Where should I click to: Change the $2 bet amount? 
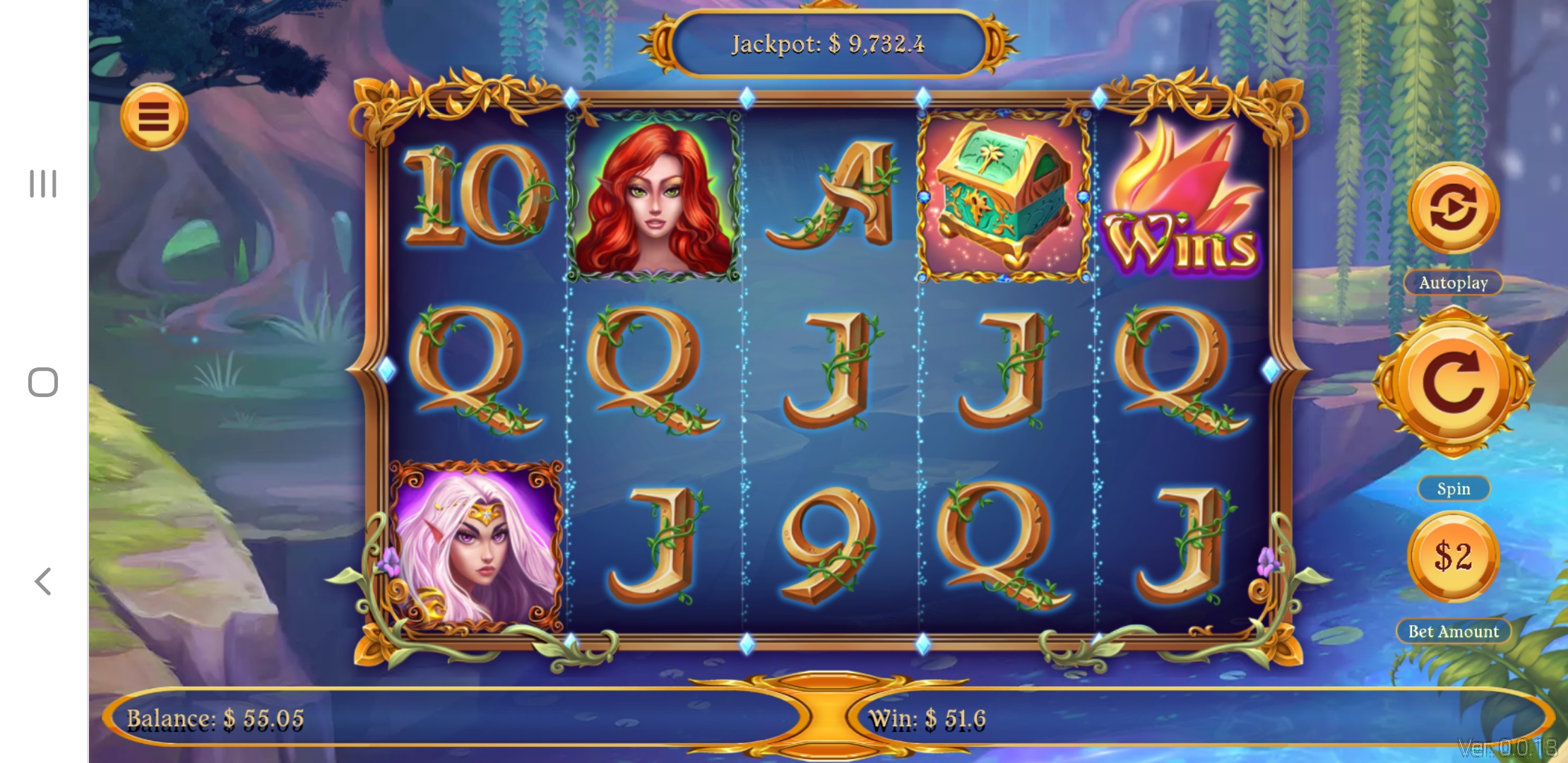[x=1453, y=556]
